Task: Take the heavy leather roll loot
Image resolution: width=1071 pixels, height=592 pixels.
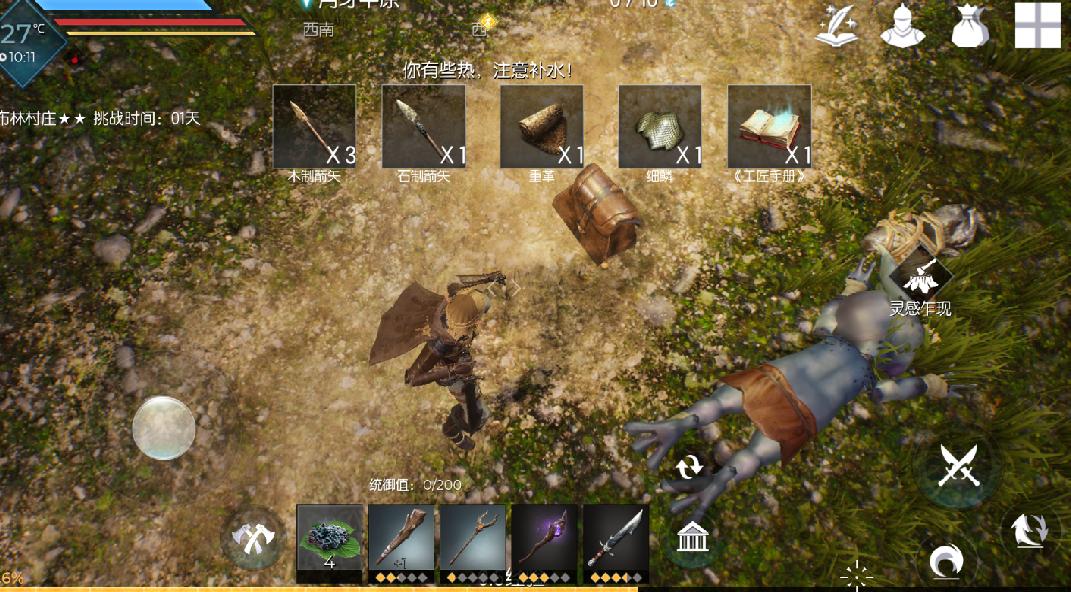Action: coord(541,126)
